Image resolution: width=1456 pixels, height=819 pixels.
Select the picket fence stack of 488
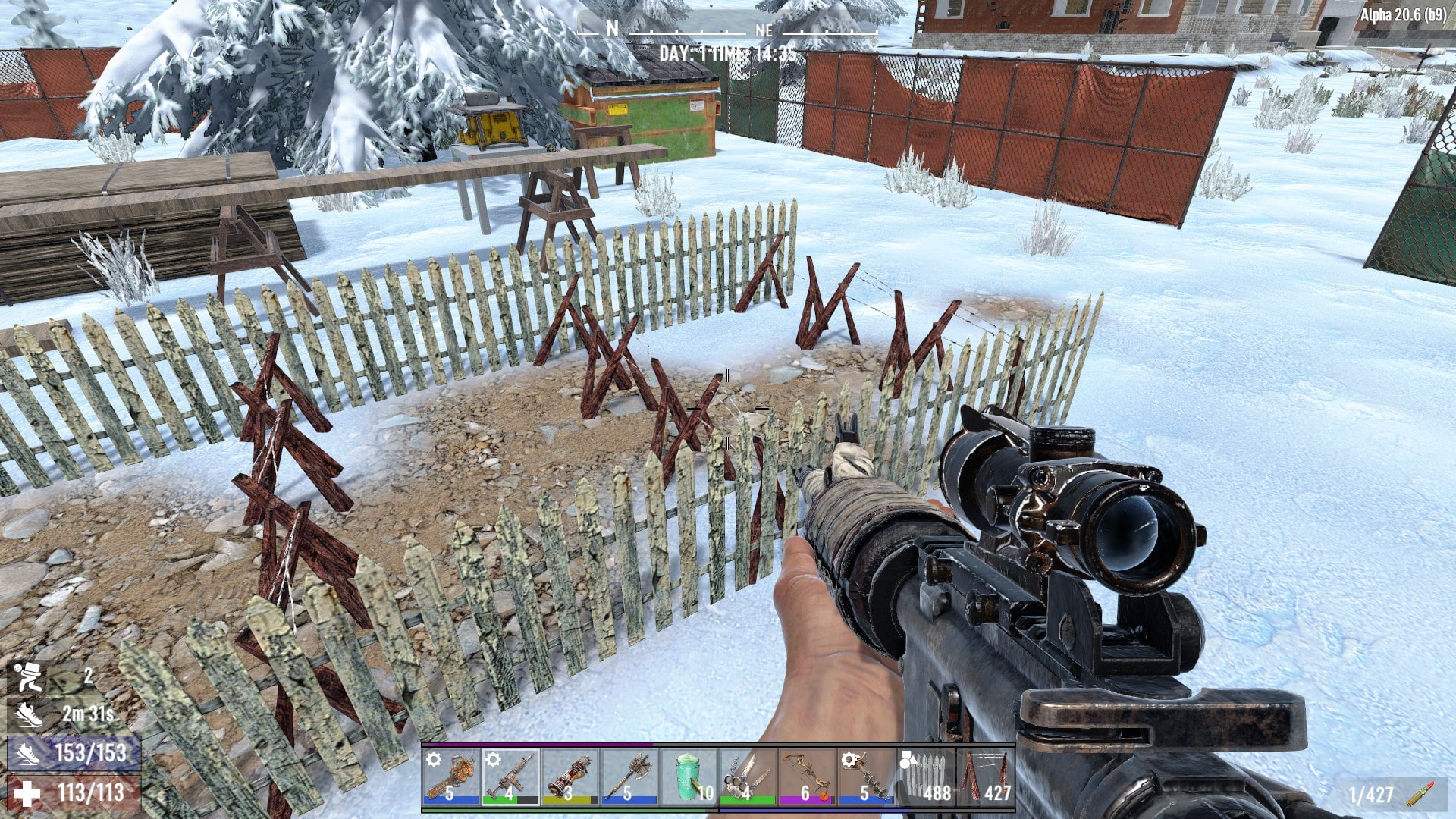coord(925,777)
